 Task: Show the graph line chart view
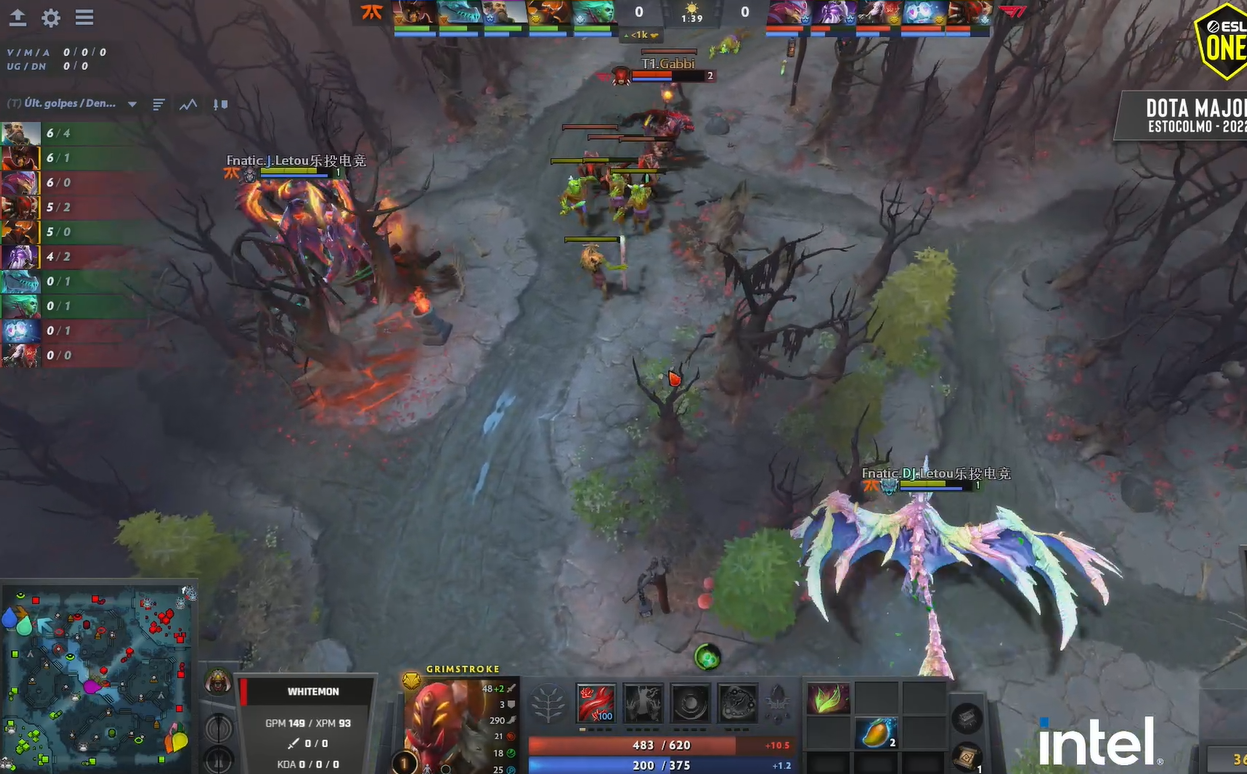click(x=188, y=104)
